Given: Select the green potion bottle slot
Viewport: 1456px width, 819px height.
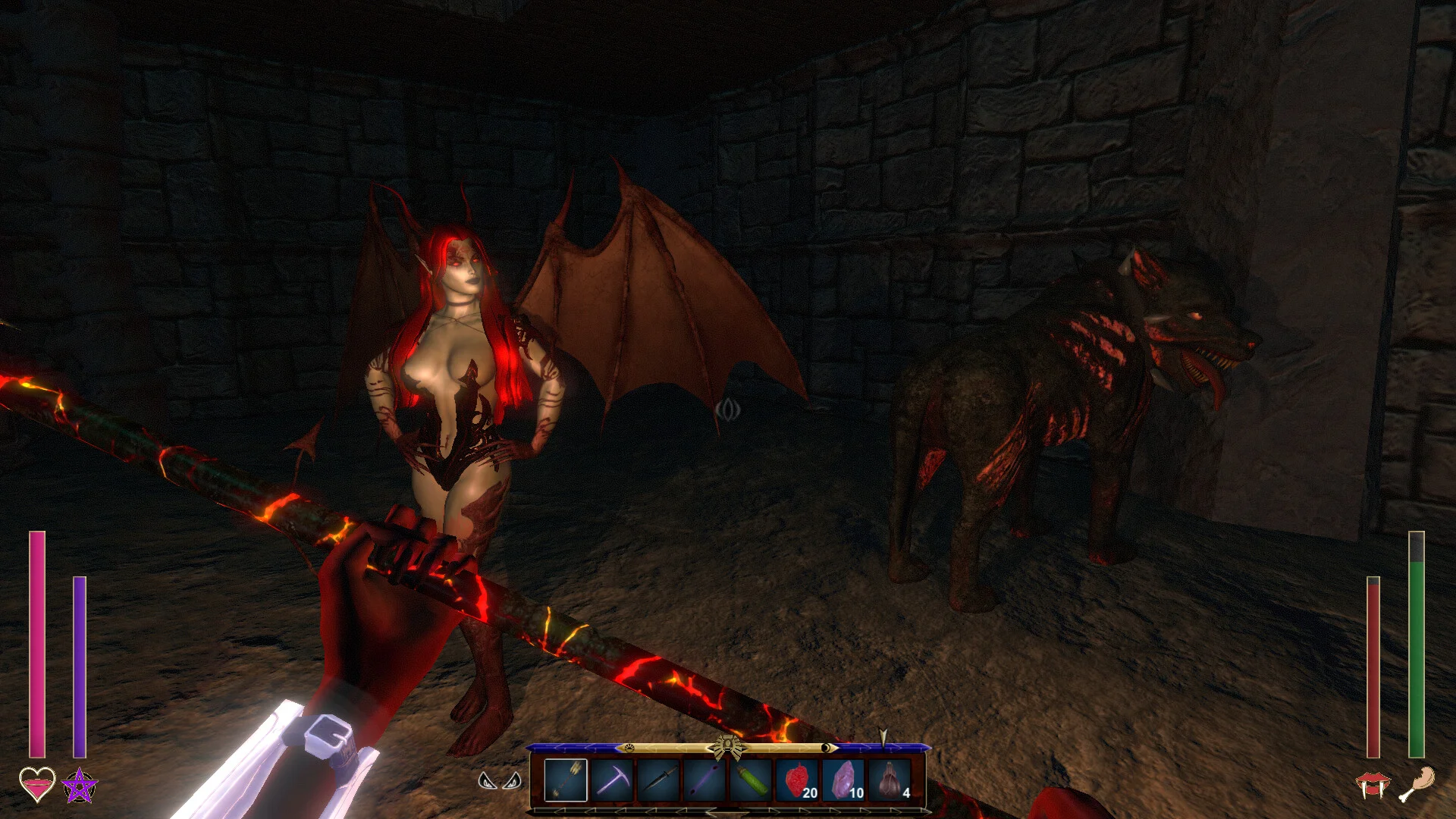Looking at the screenshot, I should (x=751, y=780).
